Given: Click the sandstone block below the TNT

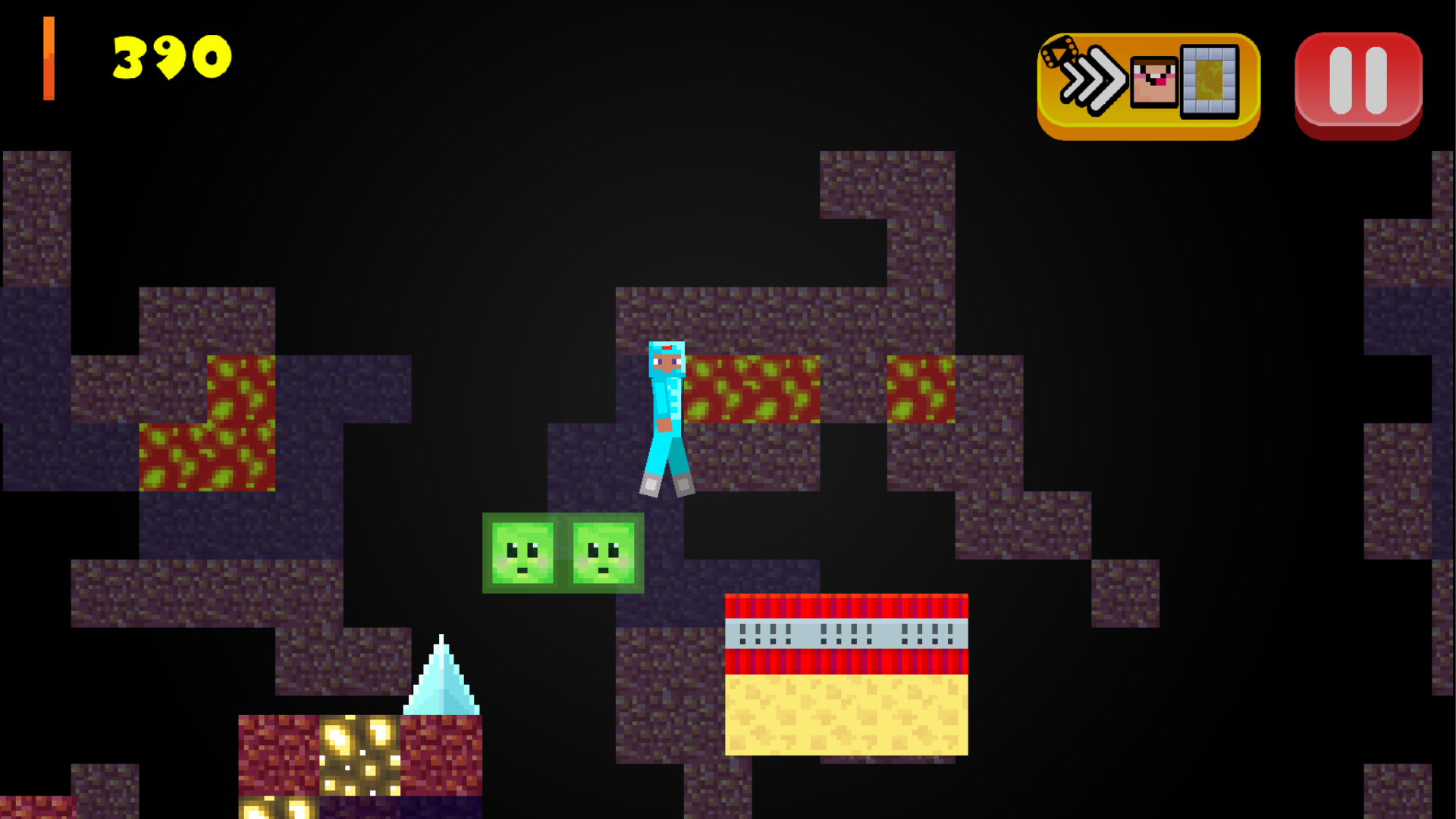Looking at the screenshot, I should point(846,717).
